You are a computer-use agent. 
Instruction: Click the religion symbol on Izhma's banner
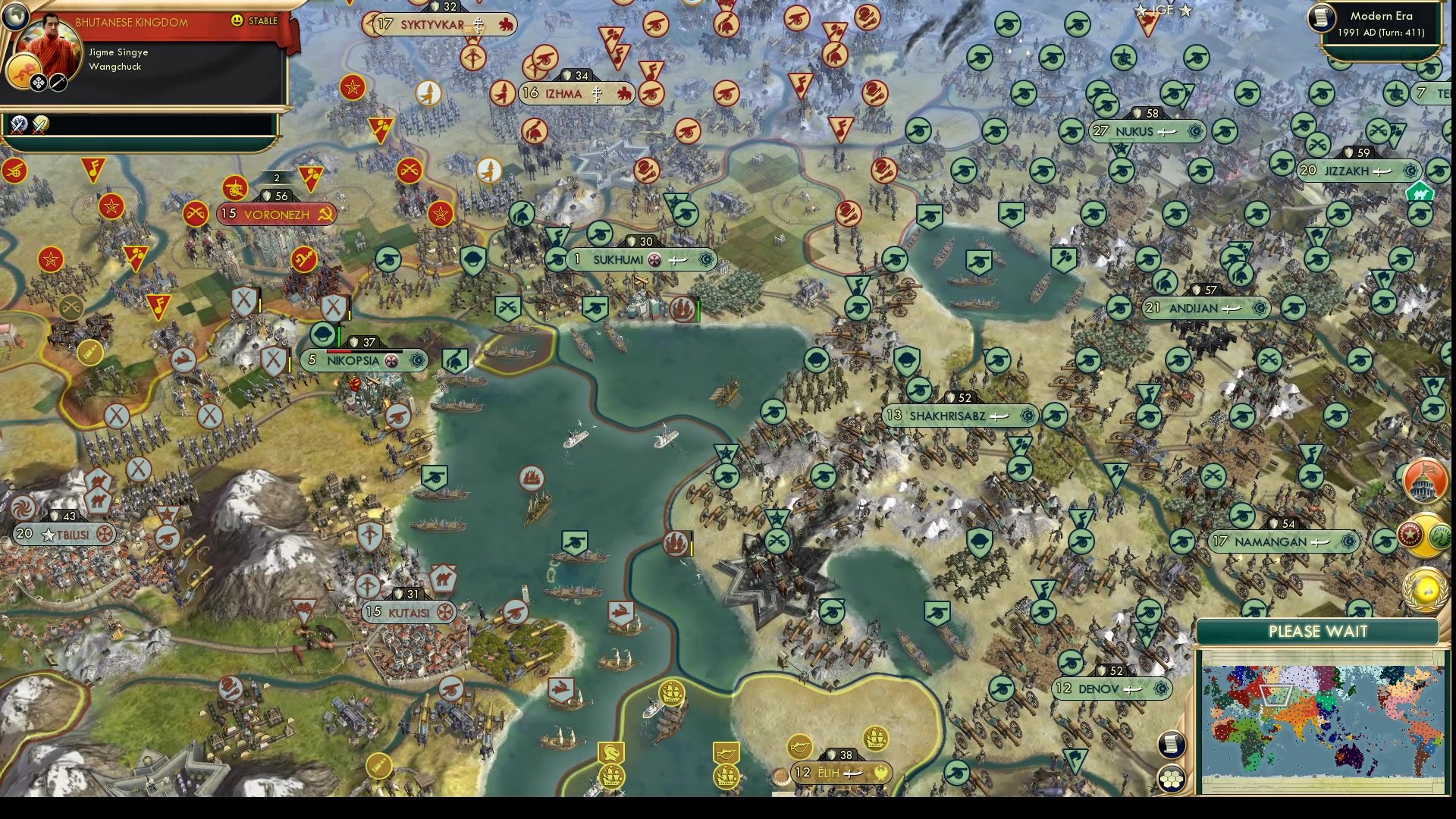(598, 93)
